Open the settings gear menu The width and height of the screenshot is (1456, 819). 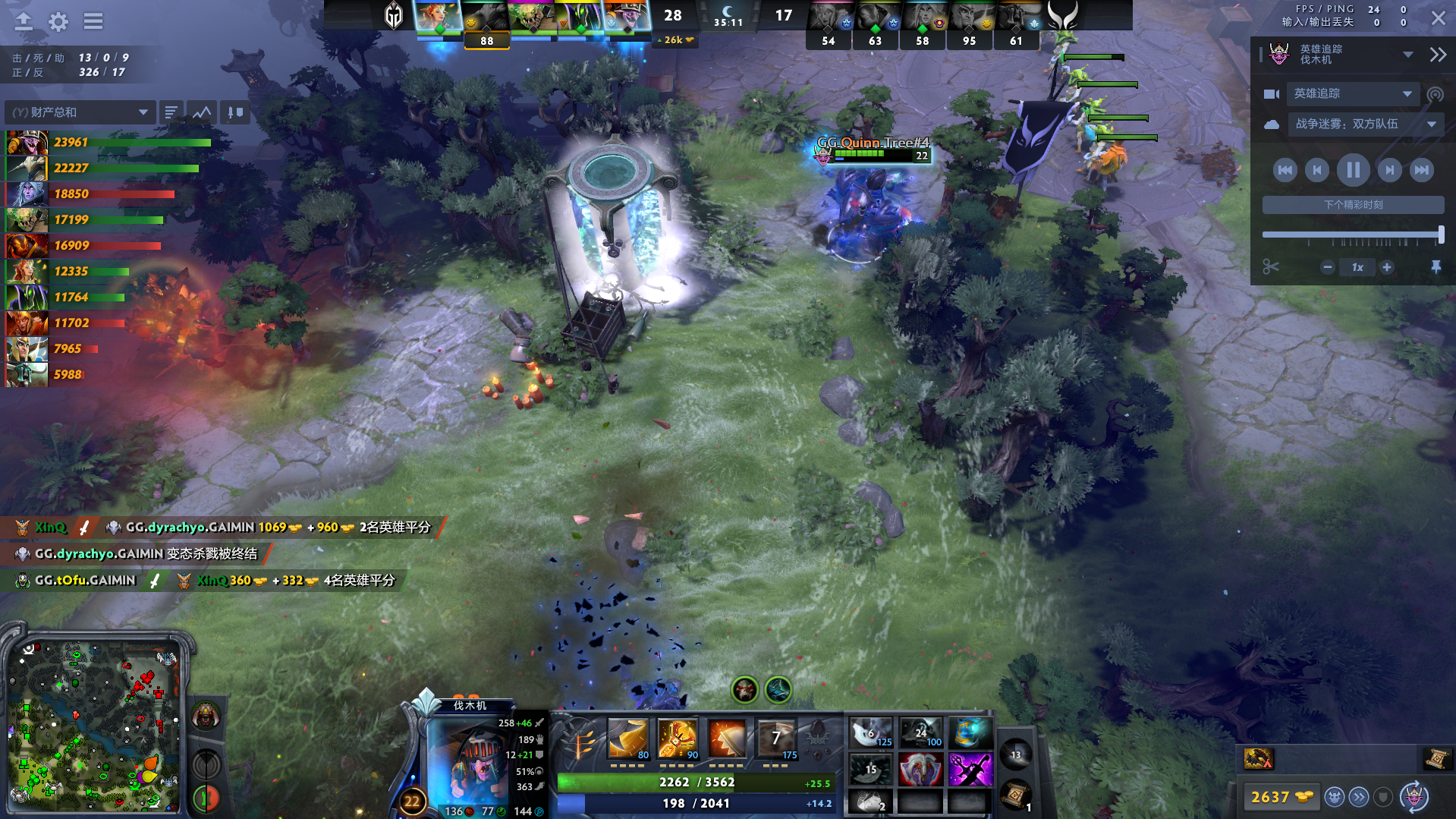pos(58,21)
